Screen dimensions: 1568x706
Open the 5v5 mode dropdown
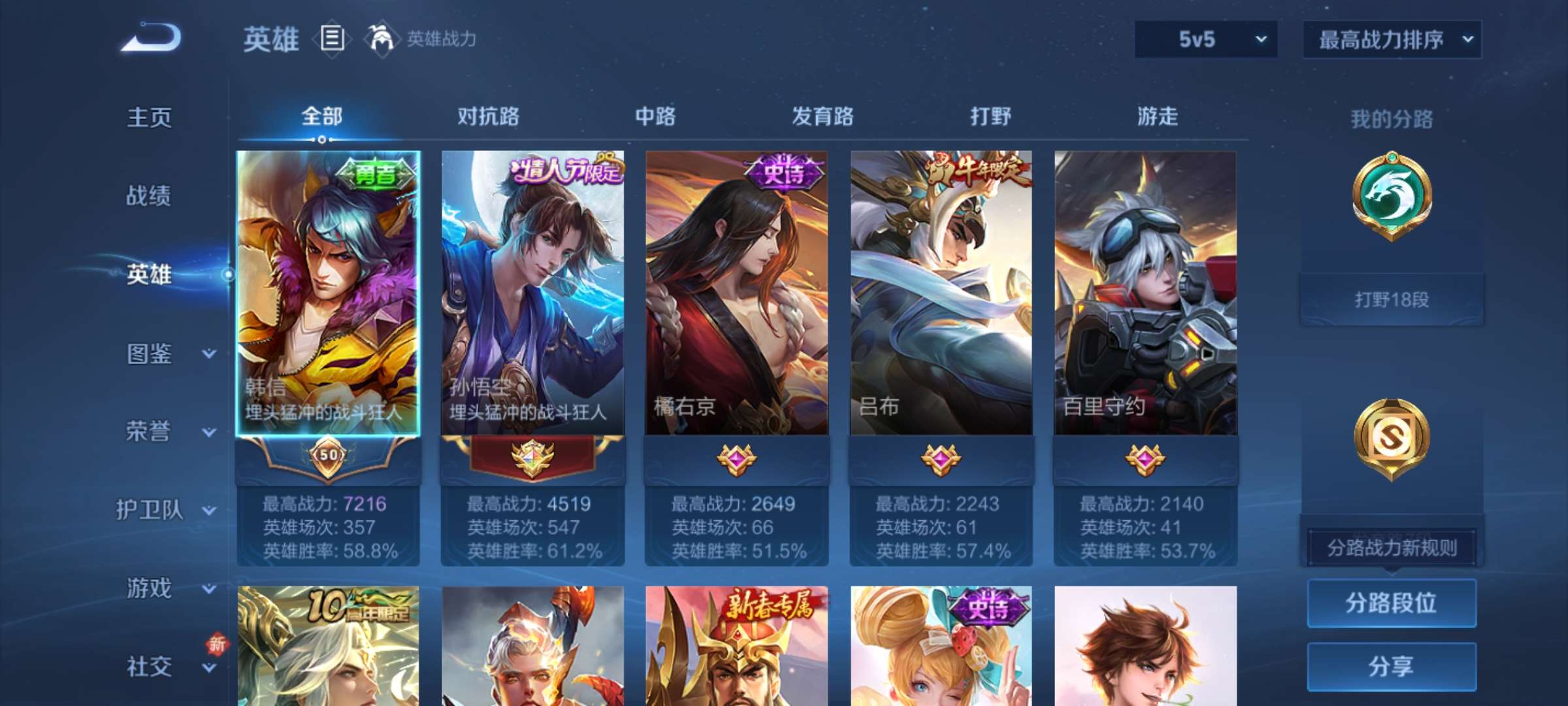click(1204, 39)
